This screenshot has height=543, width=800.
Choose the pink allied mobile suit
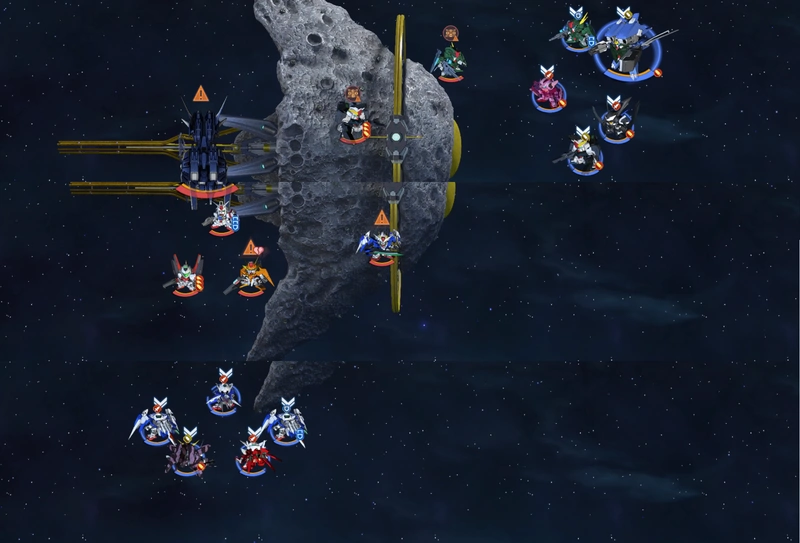[548, 92]
